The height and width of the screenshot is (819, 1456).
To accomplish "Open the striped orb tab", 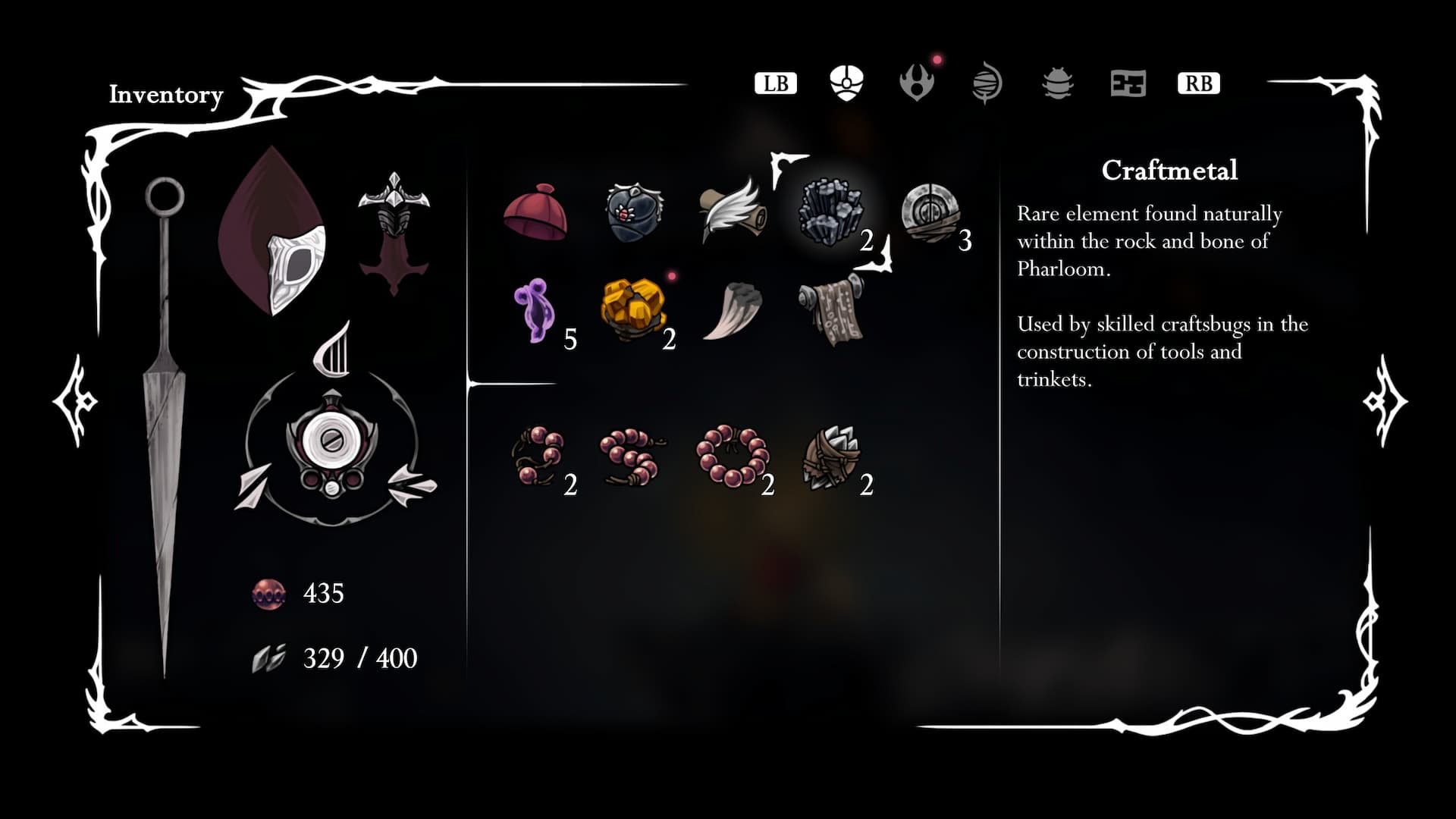I will coord(987,83).
